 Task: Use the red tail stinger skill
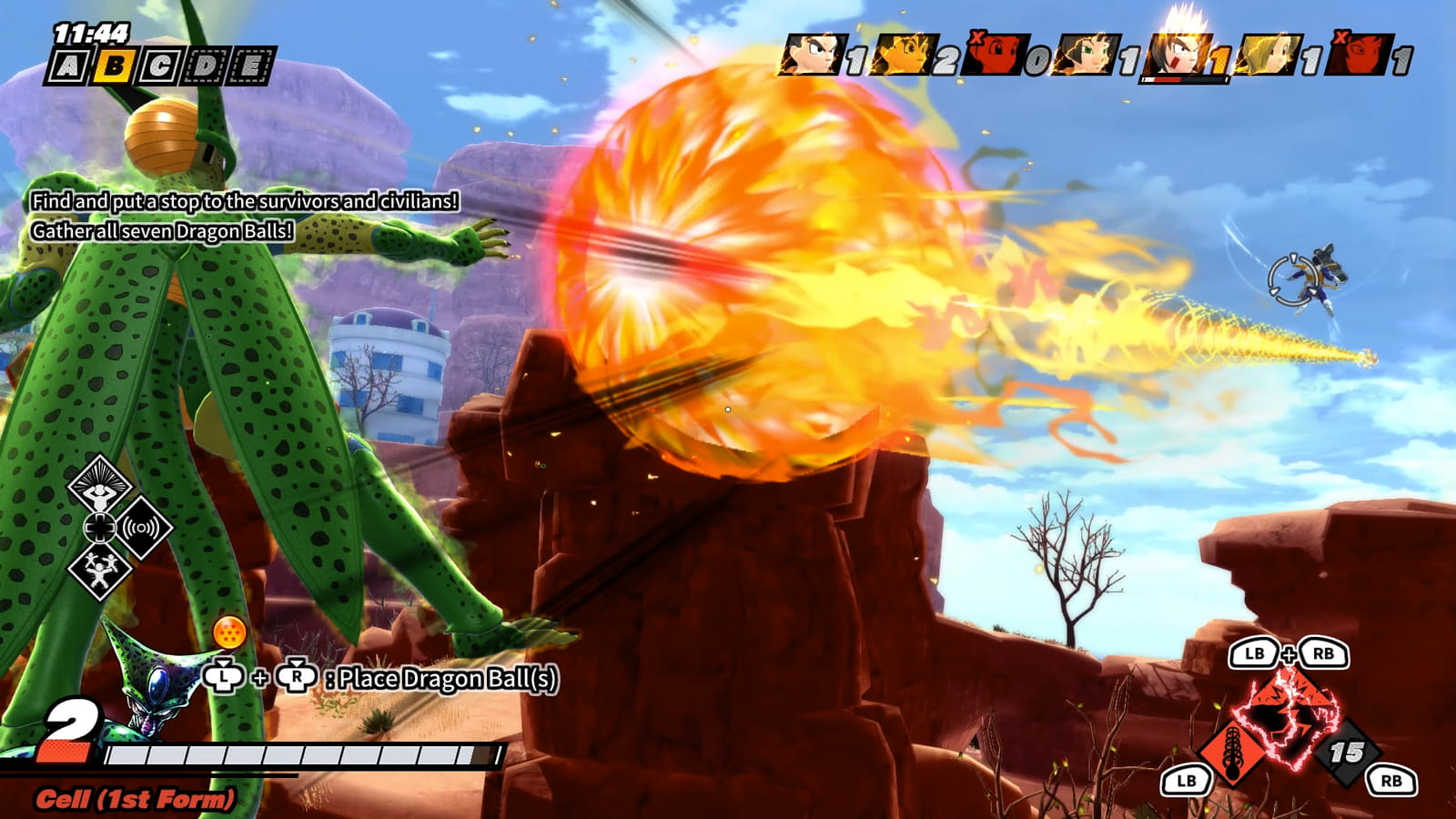click(x=1232, y=751)
